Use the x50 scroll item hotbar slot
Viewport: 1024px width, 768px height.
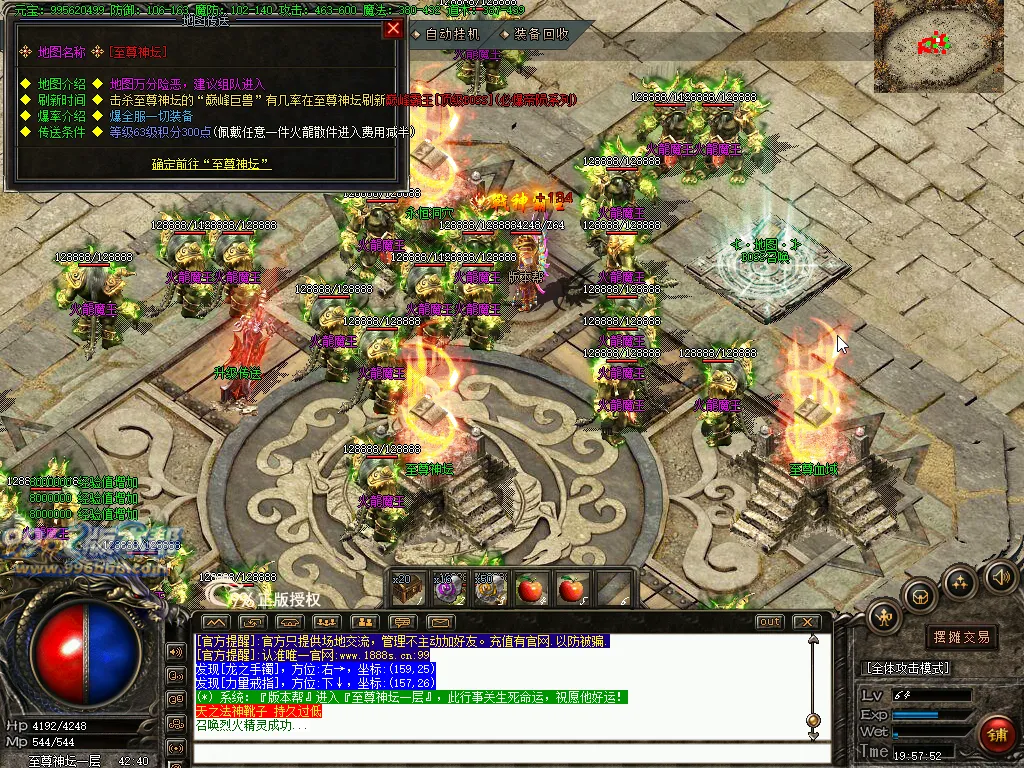pyautogui.click(x=489, y=590)
